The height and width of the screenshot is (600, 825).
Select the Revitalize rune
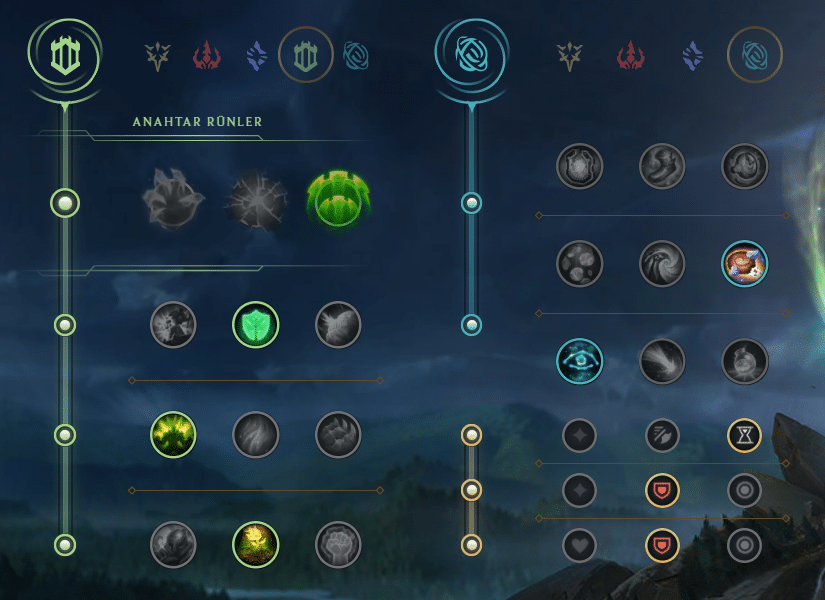pos(255,545)
